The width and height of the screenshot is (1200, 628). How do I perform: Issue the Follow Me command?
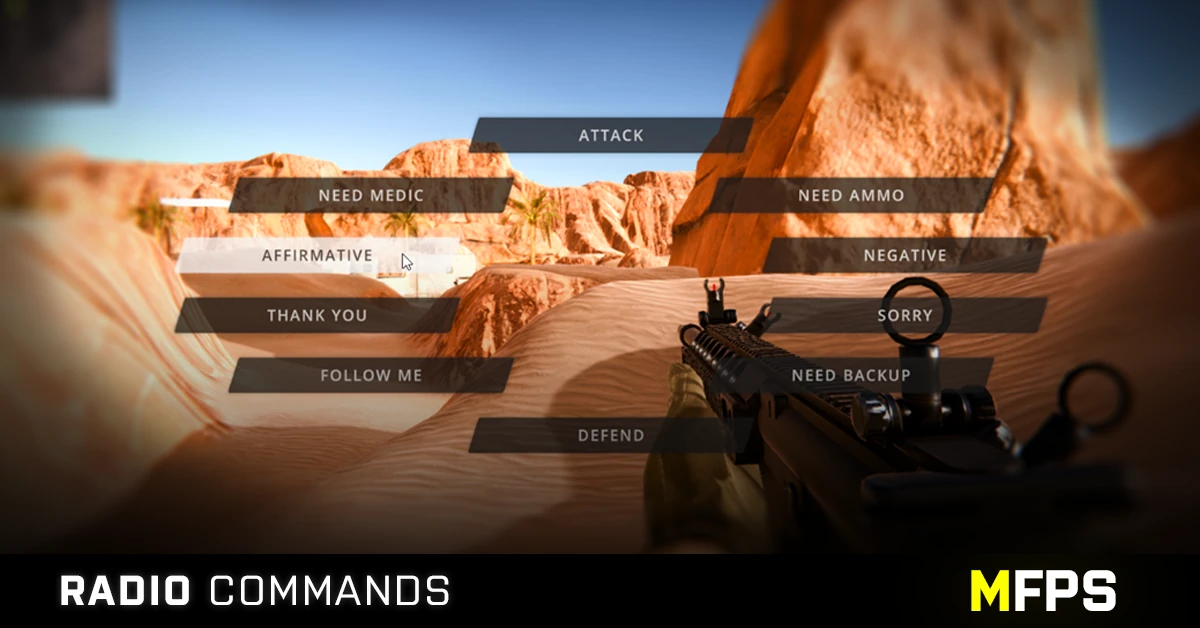(371, 375)
